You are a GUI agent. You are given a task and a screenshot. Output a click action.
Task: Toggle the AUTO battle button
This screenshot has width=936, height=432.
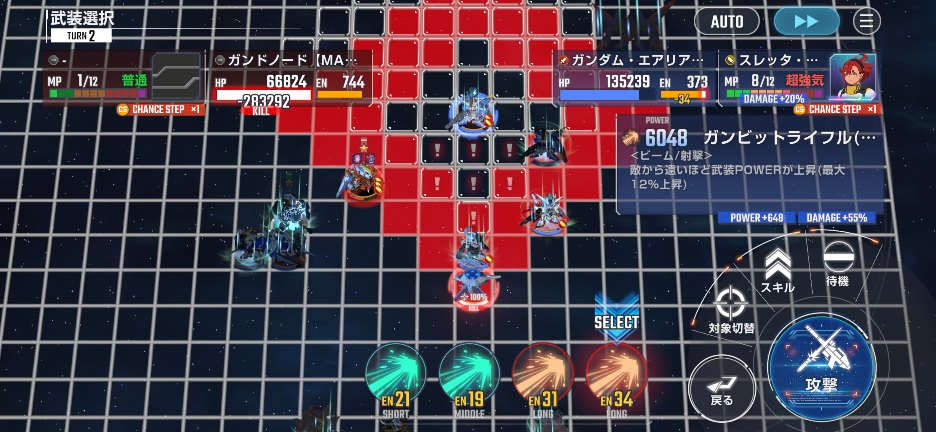pos(727,21)
